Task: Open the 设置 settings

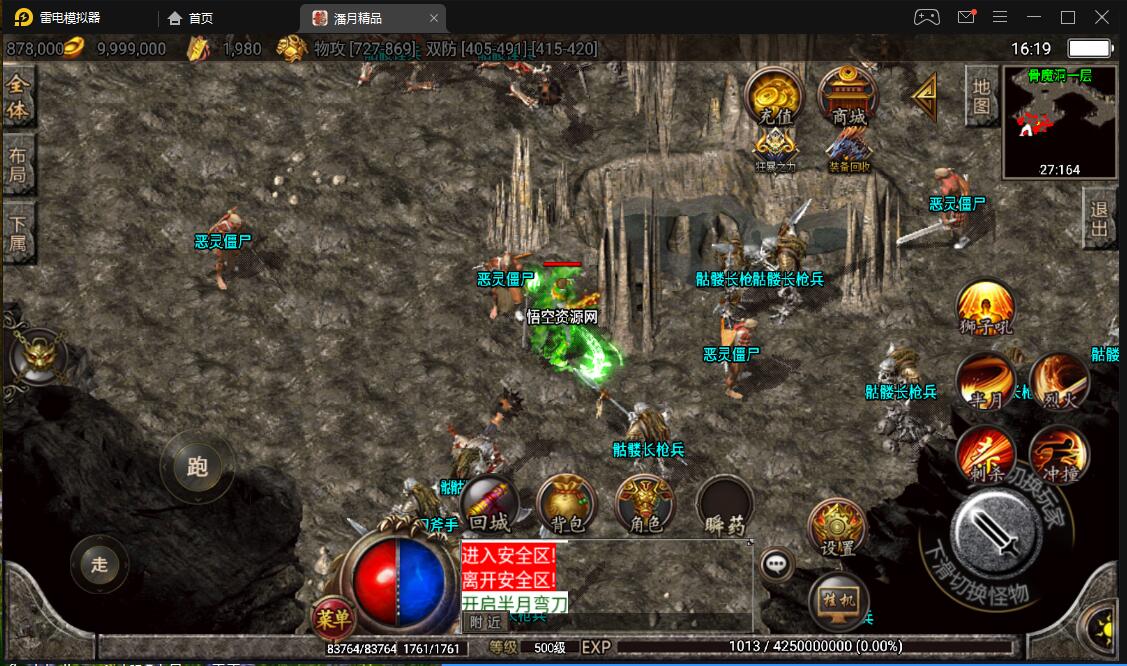Action: click(837, 527)
